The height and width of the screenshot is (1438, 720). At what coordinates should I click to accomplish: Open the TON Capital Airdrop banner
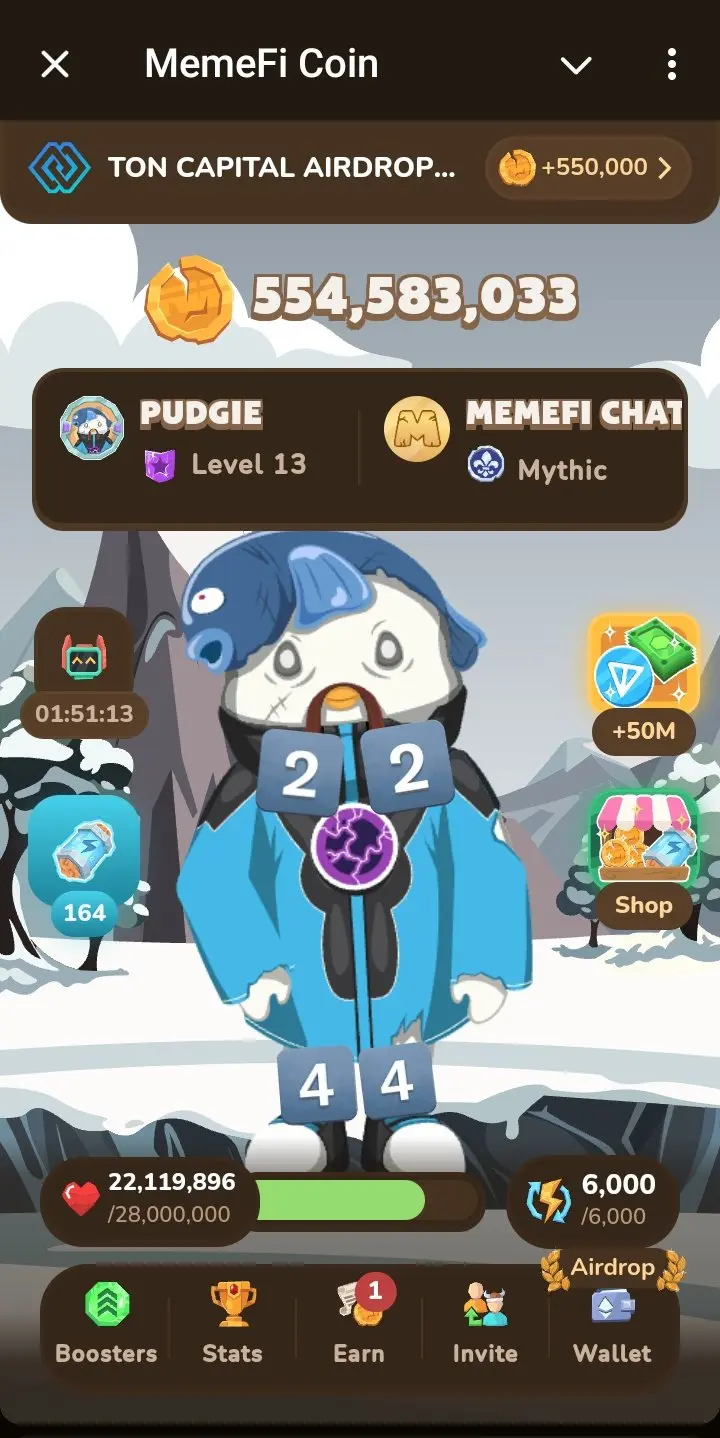click(250, 168)
